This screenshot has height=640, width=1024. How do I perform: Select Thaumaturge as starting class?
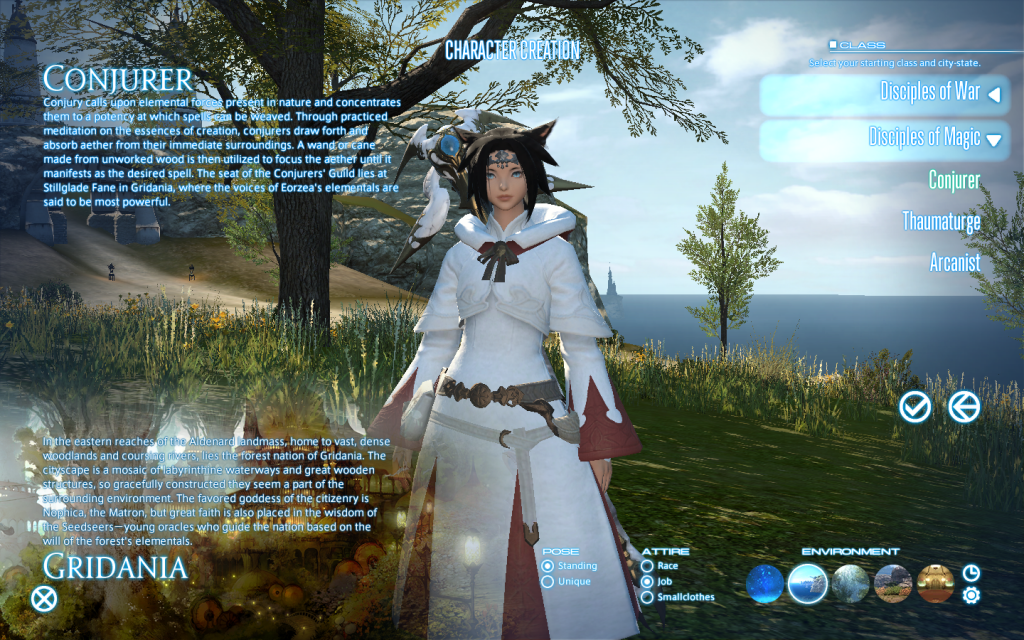click(941, 221)
